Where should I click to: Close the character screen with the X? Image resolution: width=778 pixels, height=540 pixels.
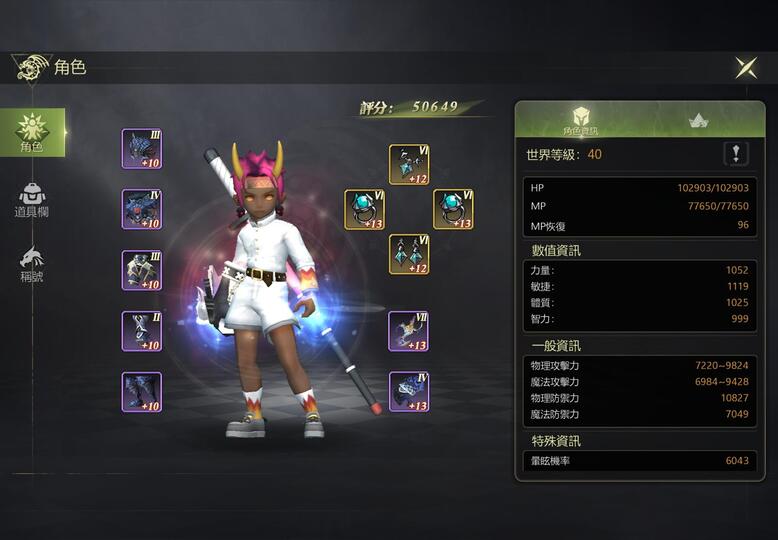[x=746, y=67]
